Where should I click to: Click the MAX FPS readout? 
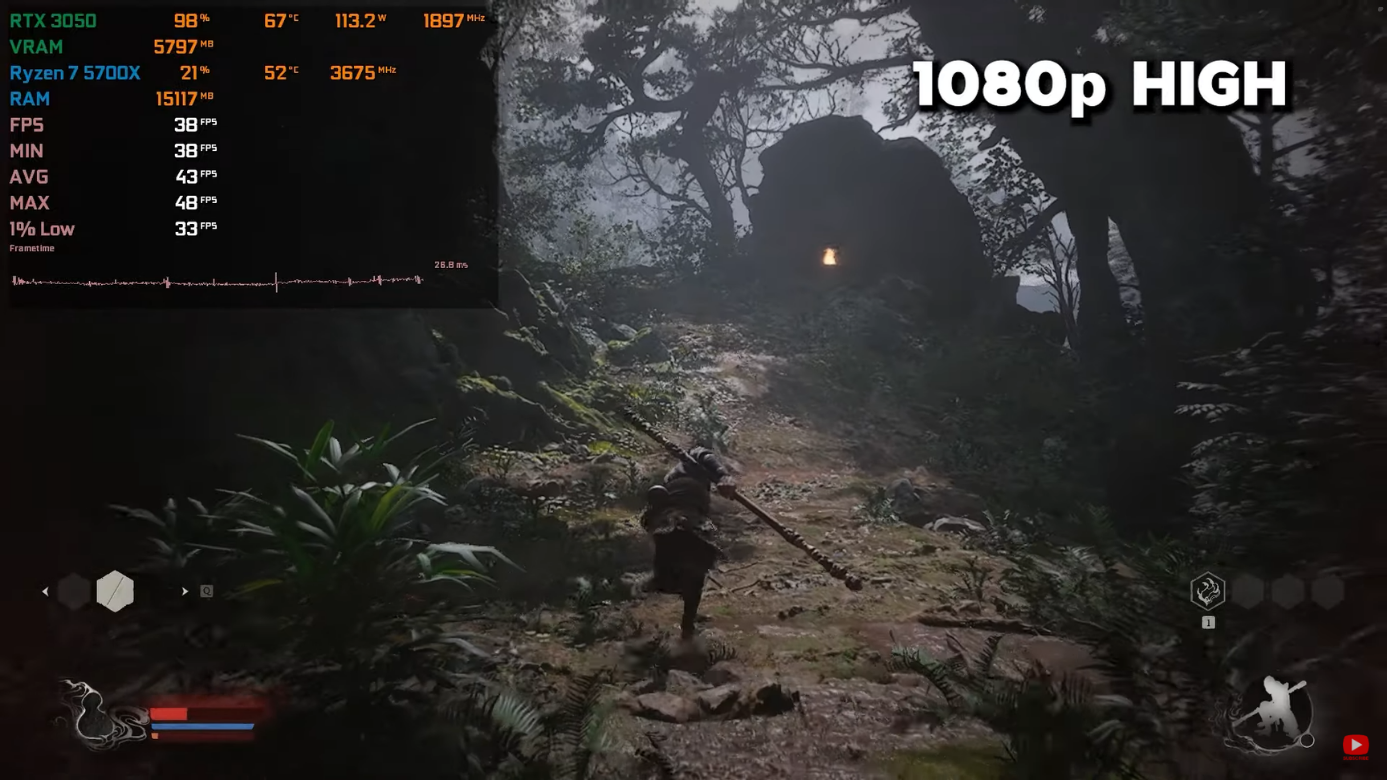pyautogui.click(x=187, y=202)
